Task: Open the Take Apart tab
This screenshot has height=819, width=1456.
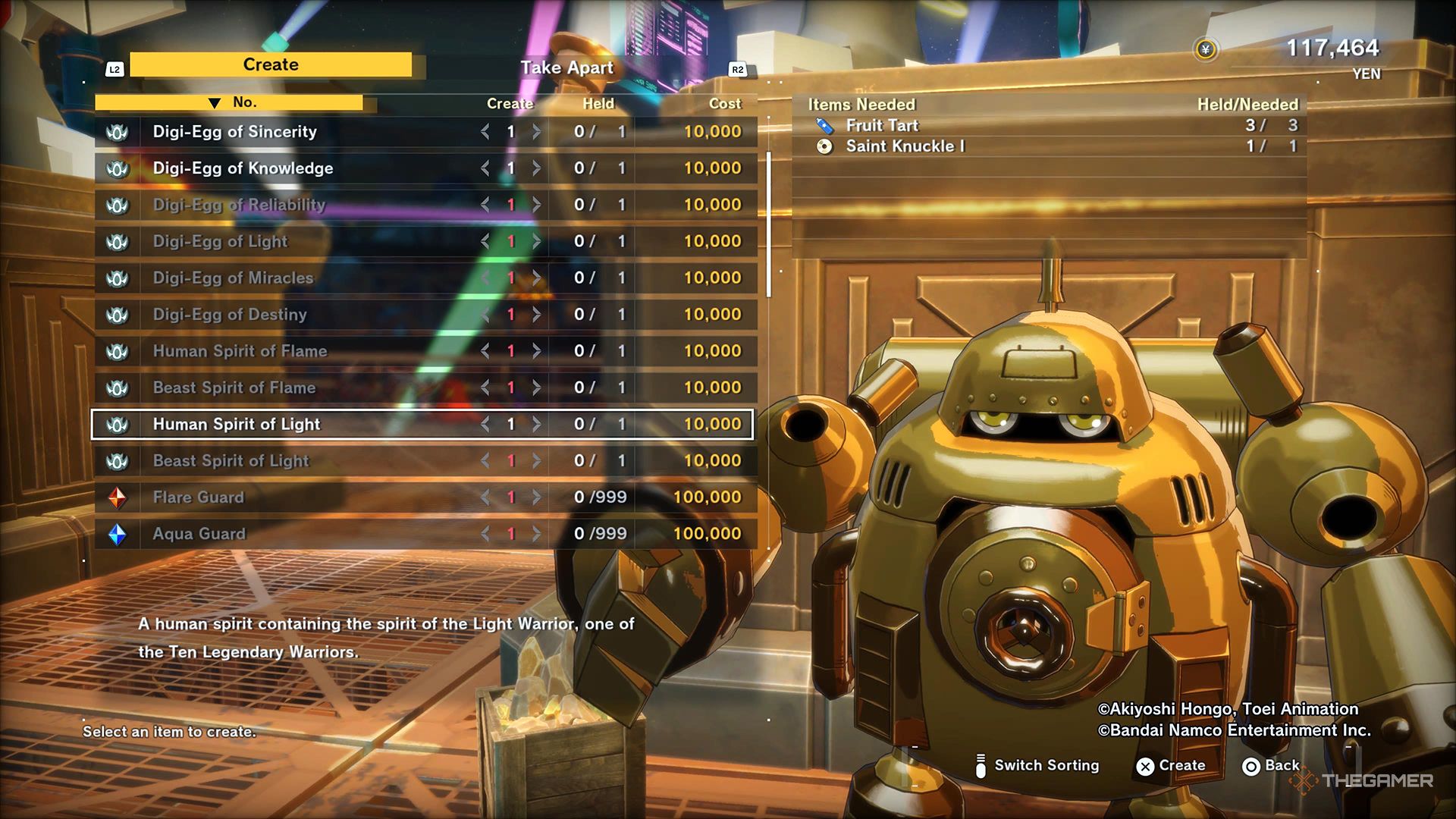Action: coord(566,68)
